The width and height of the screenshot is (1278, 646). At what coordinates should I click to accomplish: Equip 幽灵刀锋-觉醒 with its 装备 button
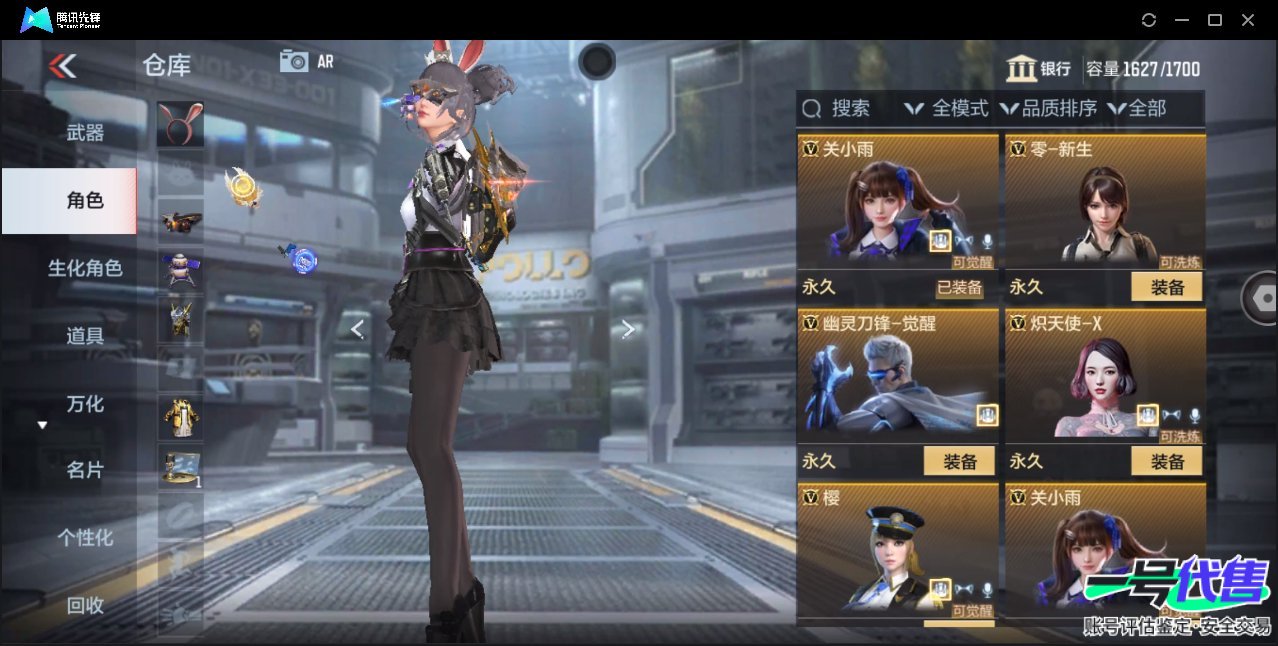click(x=959, y=461)
